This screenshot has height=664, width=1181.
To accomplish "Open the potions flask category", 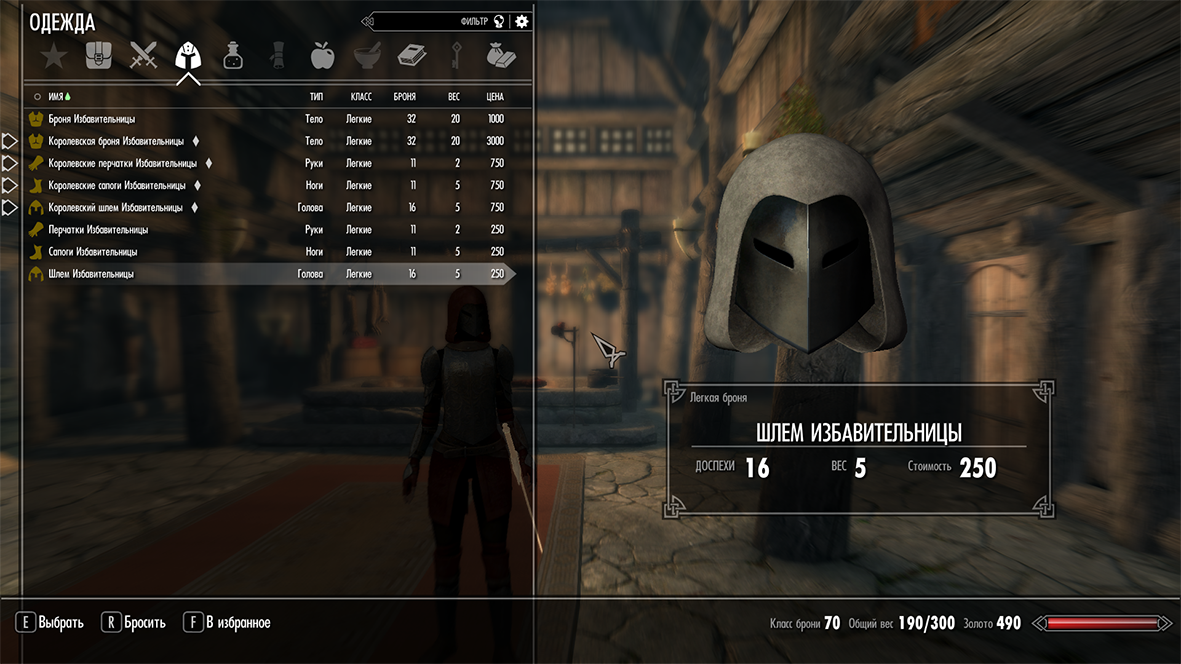I will (x=233, y=56).
